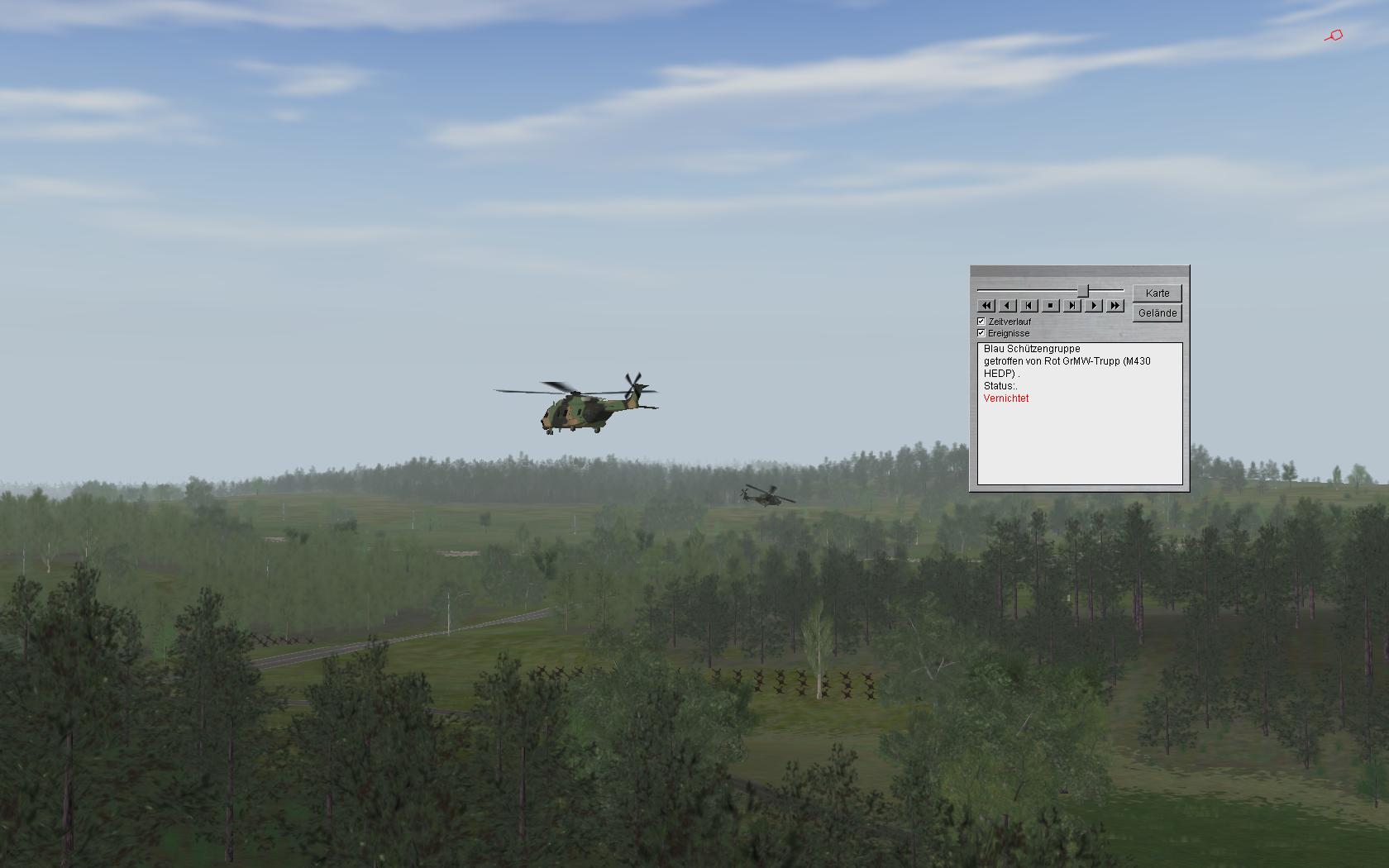This screenshot has height=868, width=1389.
Task: Play the replay backward with single left arrow
Action: [x=1007, y=306]
